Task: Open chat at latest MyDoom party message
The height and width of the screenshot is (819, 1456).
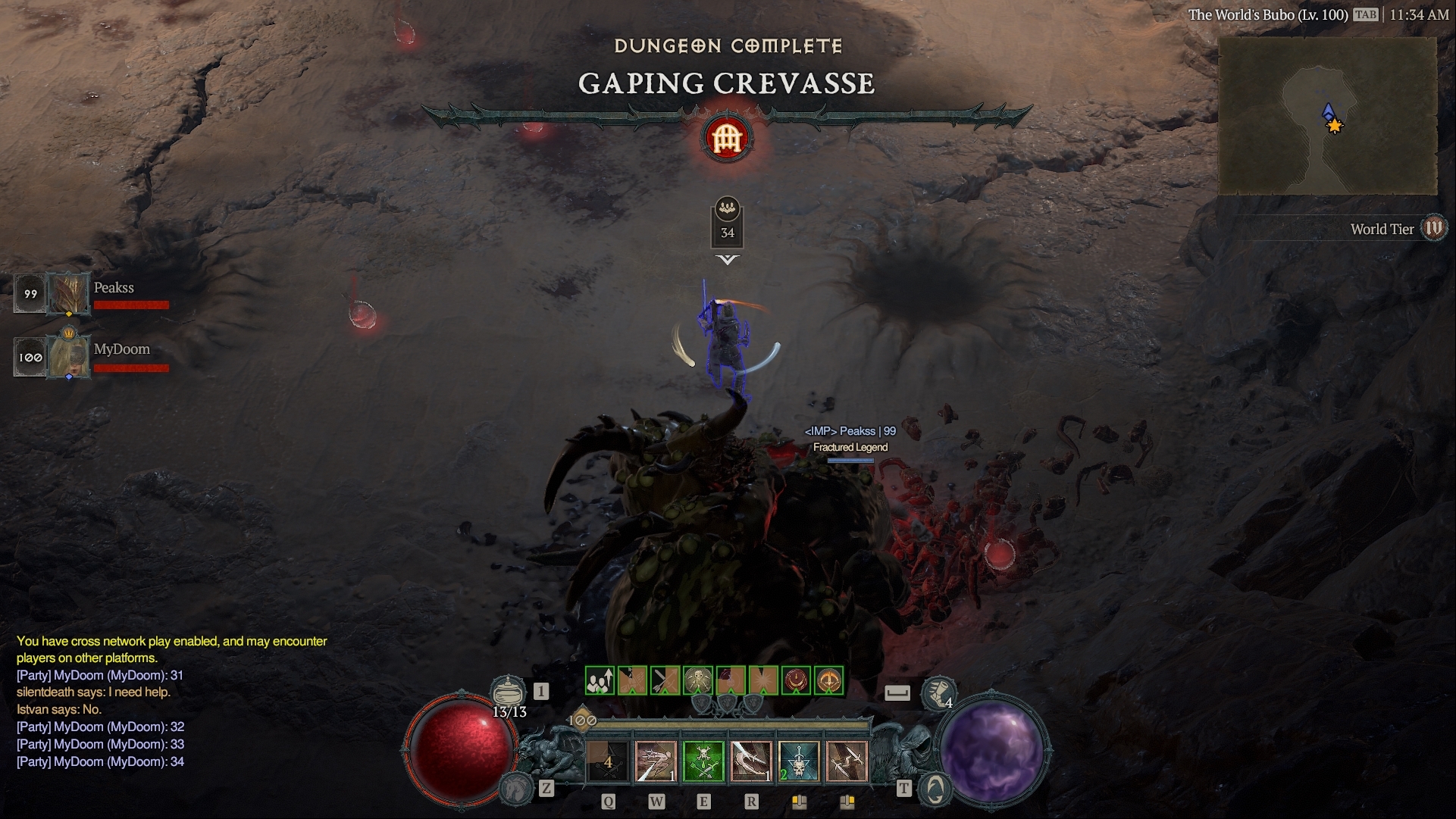Action: [100, 761]
